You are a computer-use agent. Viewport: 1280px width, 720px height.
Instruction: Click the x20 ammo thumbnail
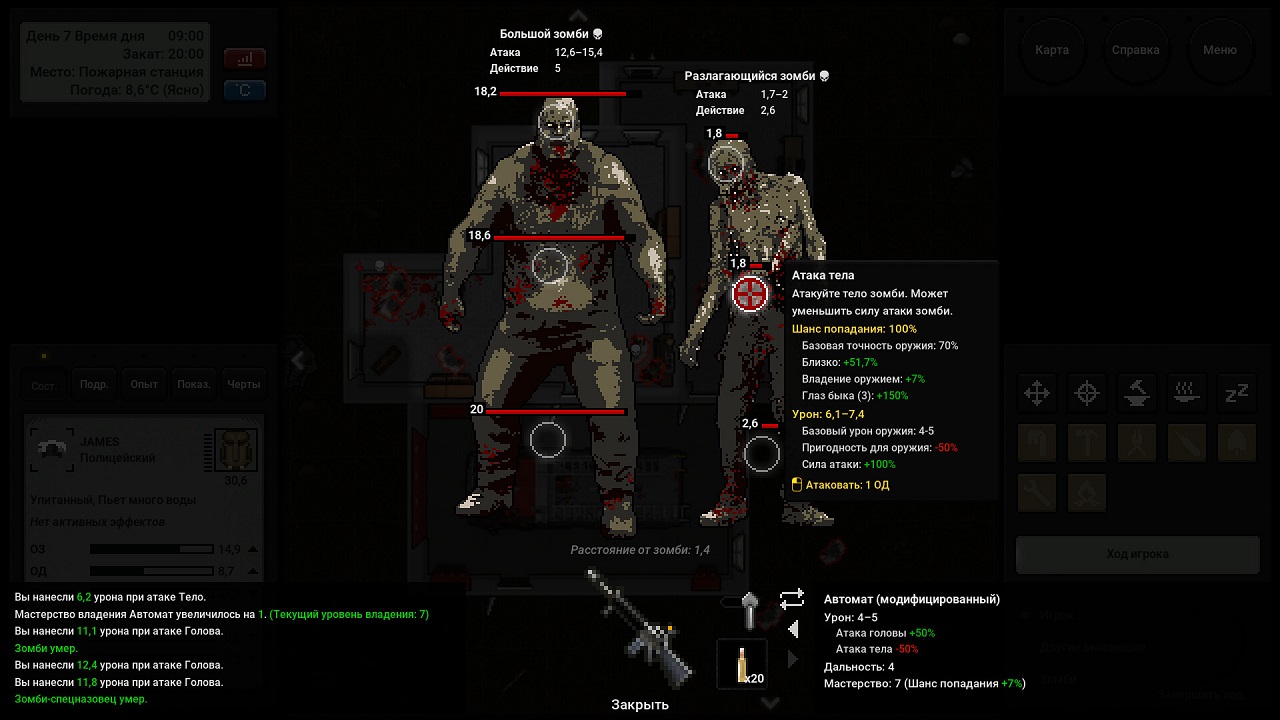click(740, 662)
